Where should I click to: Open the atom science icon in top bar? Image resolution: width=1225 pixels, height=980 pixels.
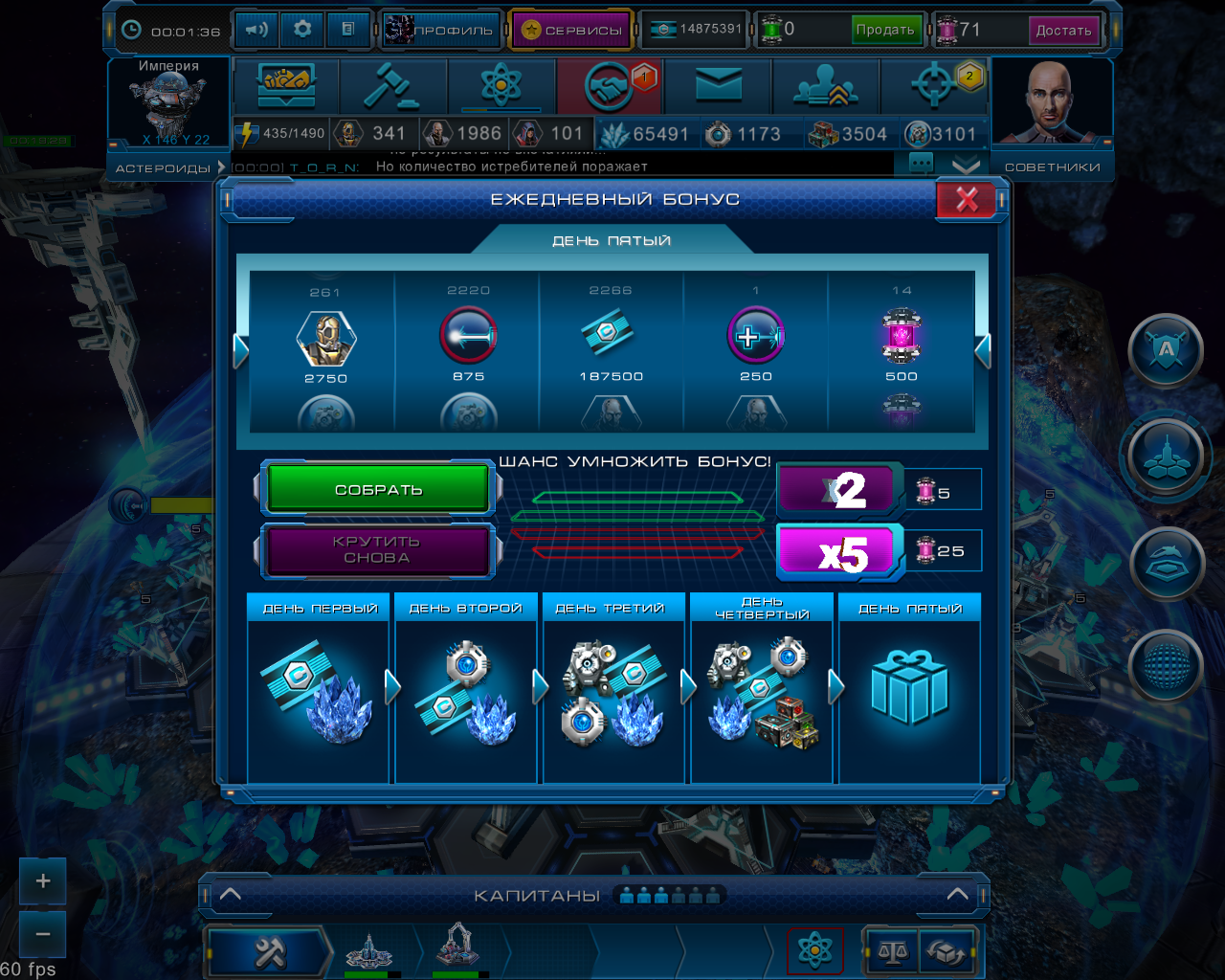tap(501, 87)
